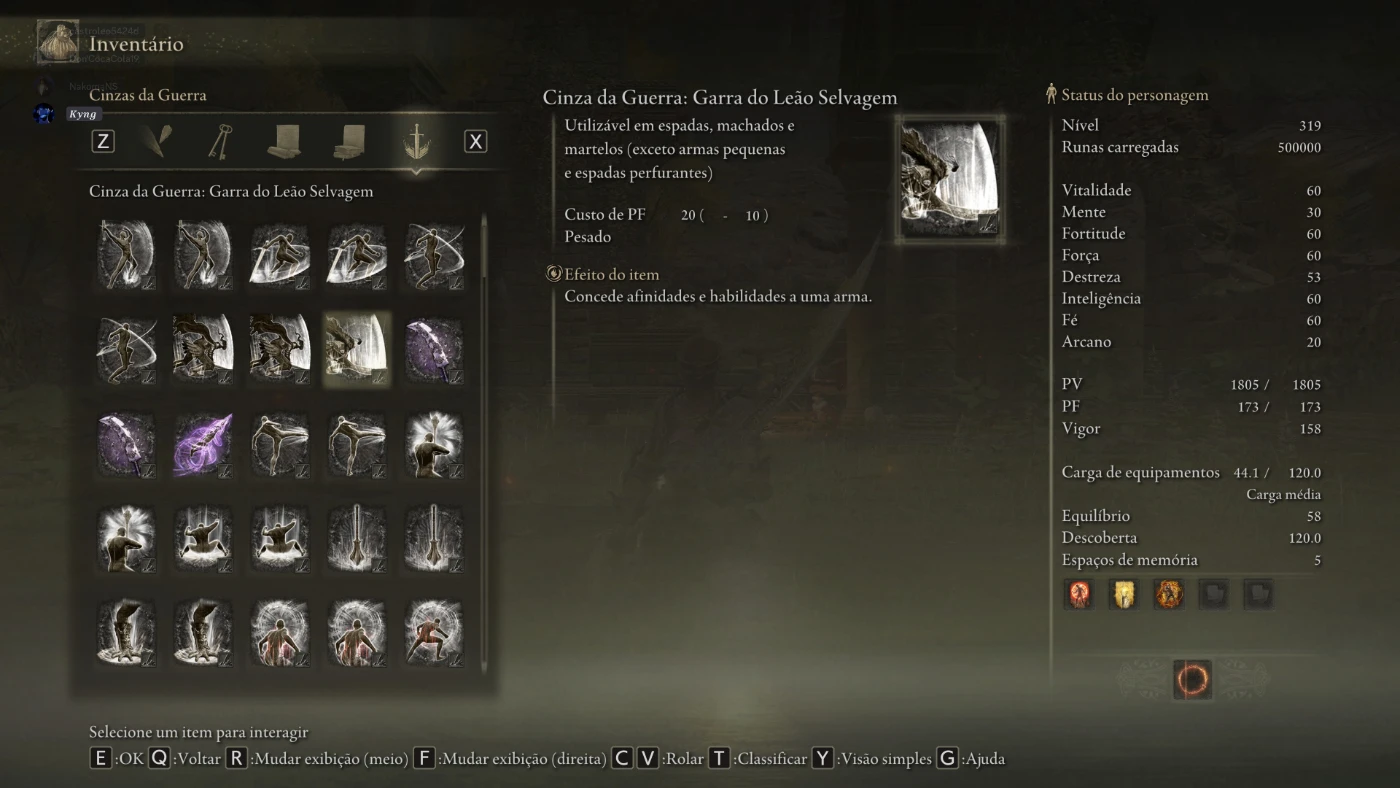Select the red memorized spell icon

(1079, 594)
